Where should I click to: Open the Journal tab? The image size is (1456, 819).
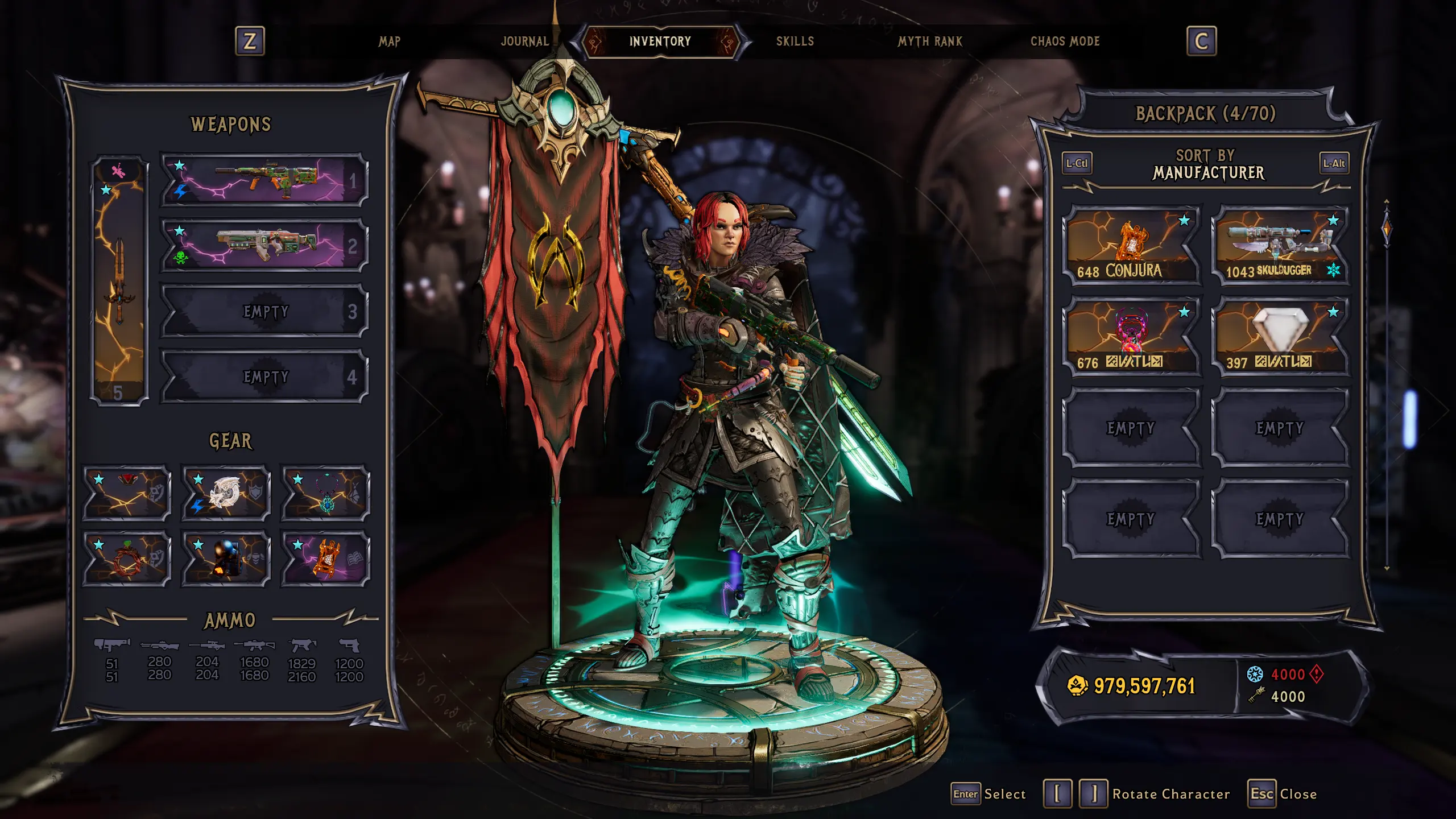[x=524, y=42]
